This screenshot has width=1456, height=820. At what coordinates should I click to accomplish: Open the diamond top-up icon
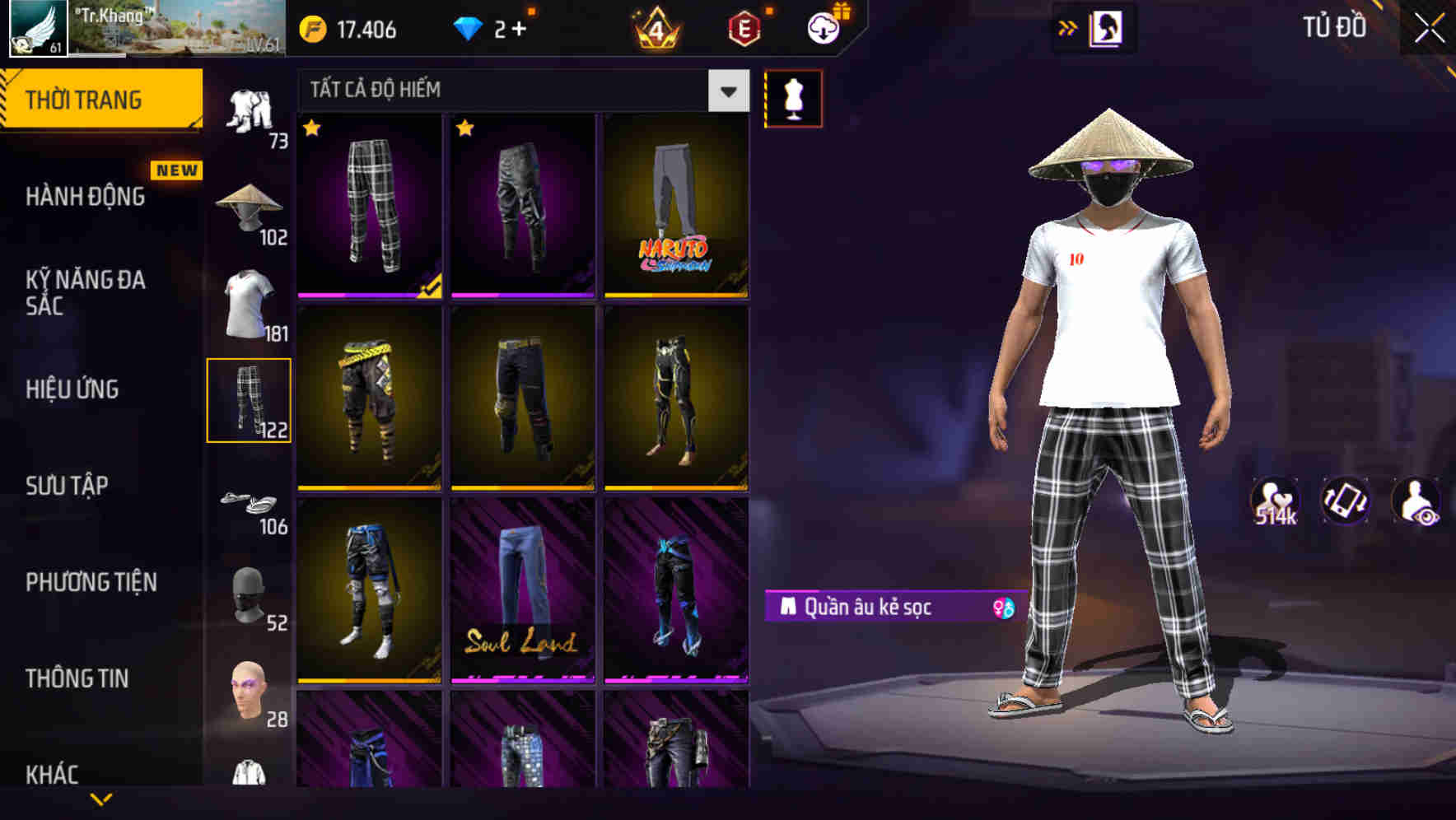coord(467,27)
